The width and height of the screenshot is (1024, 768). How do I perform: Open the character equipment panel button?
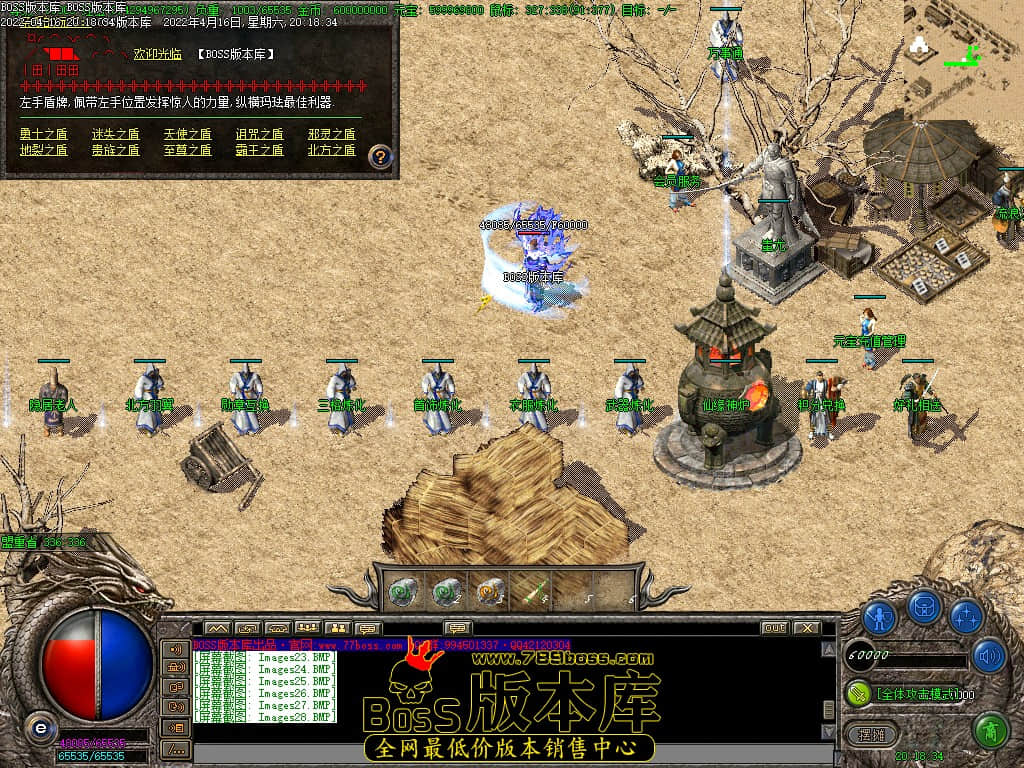[x=879, y=617]
